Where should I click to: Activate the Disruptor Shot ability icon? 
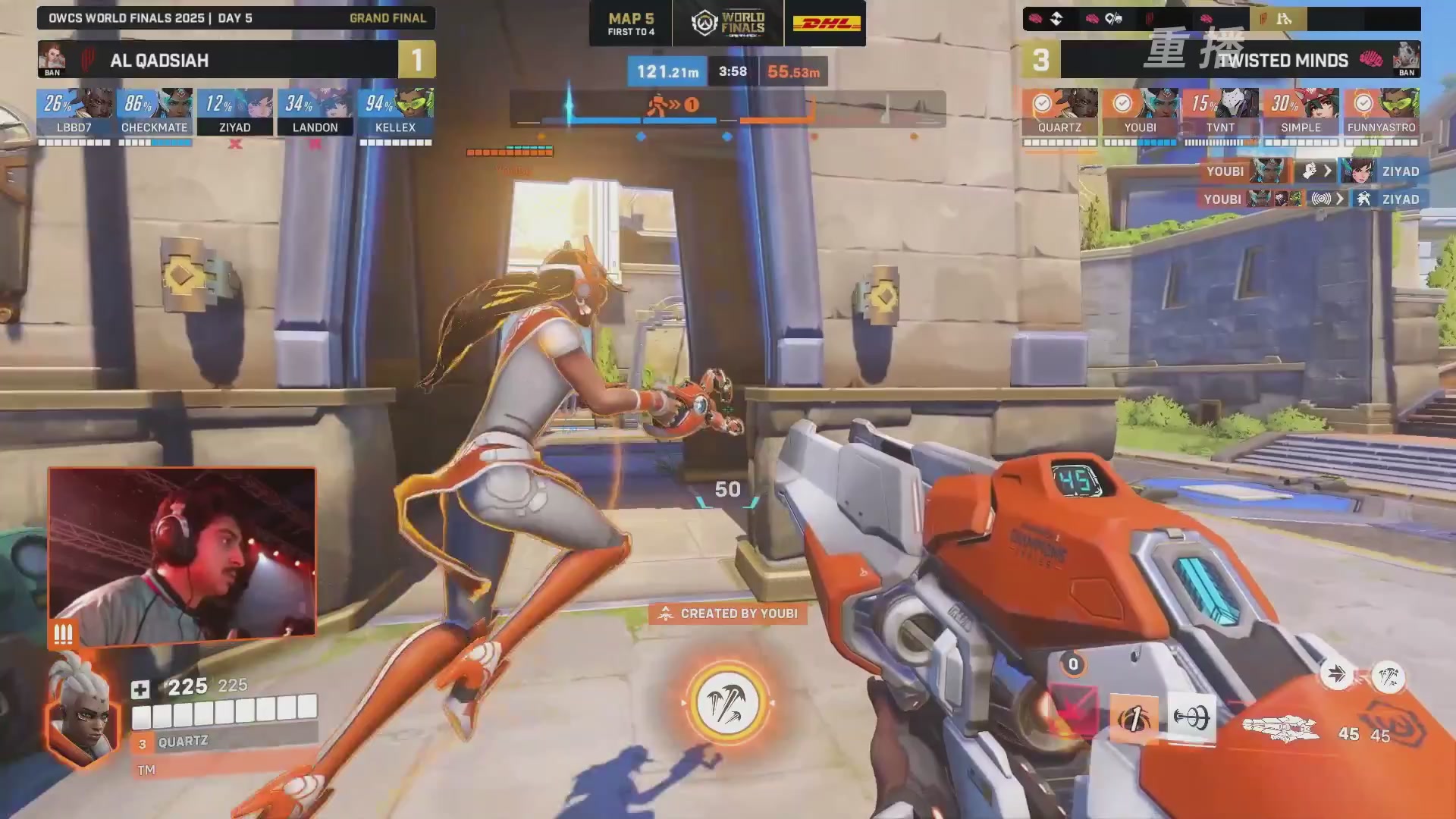(x=1191, y=717)
